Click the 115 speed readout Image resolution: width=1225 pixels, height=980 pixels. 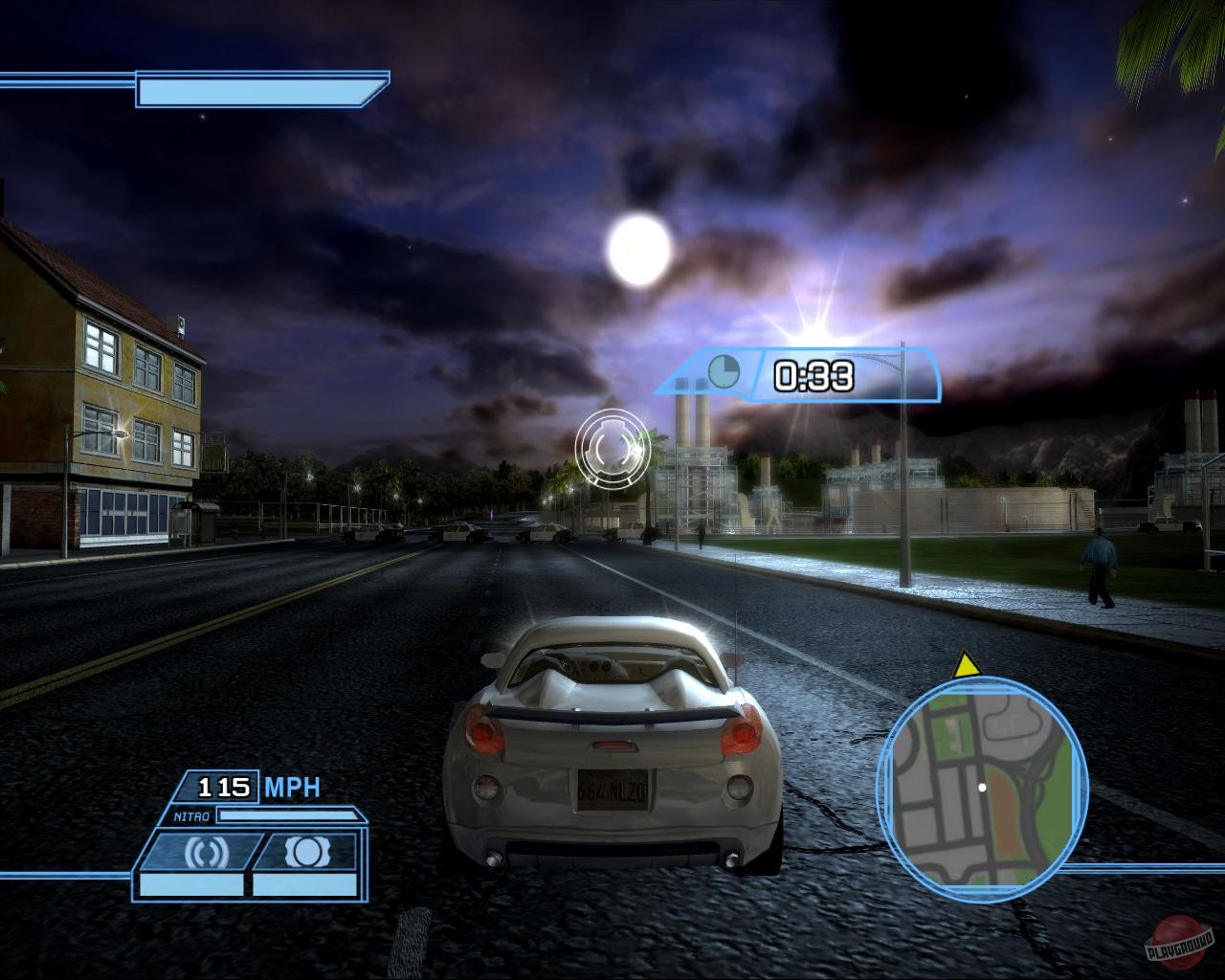click(223, 787)
